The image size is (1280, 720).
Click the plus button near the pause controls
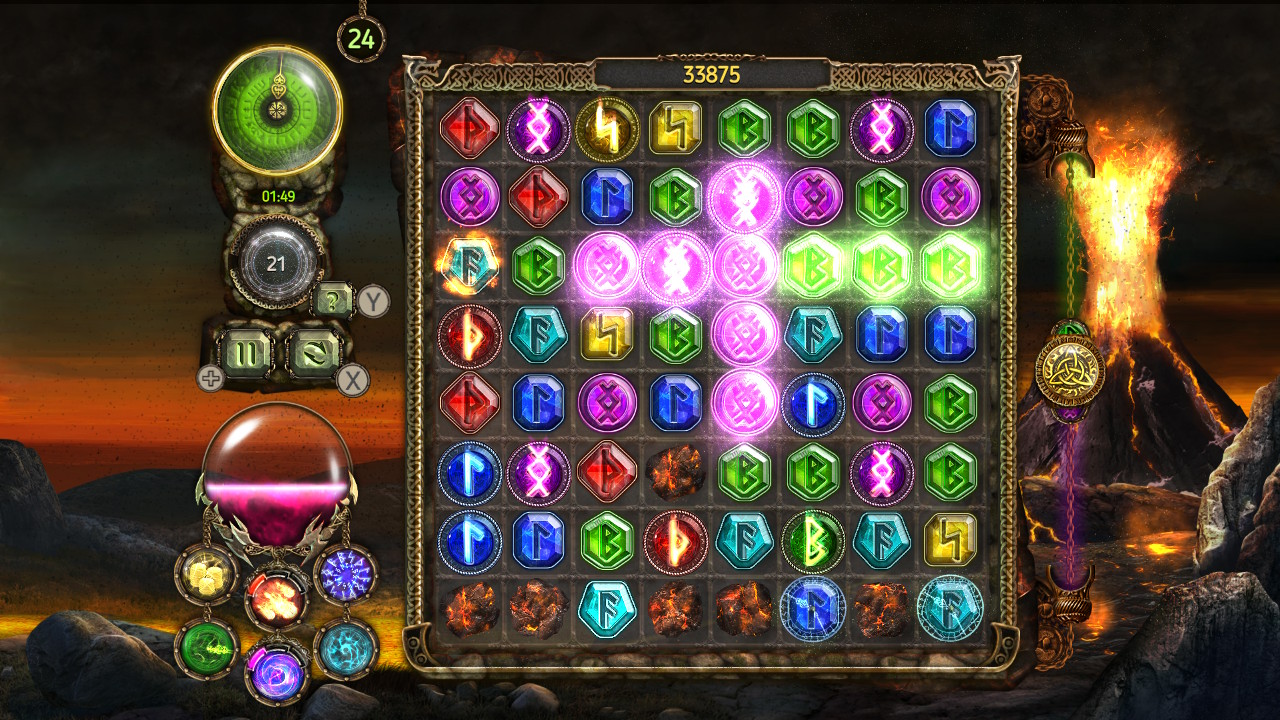[210, 377]
